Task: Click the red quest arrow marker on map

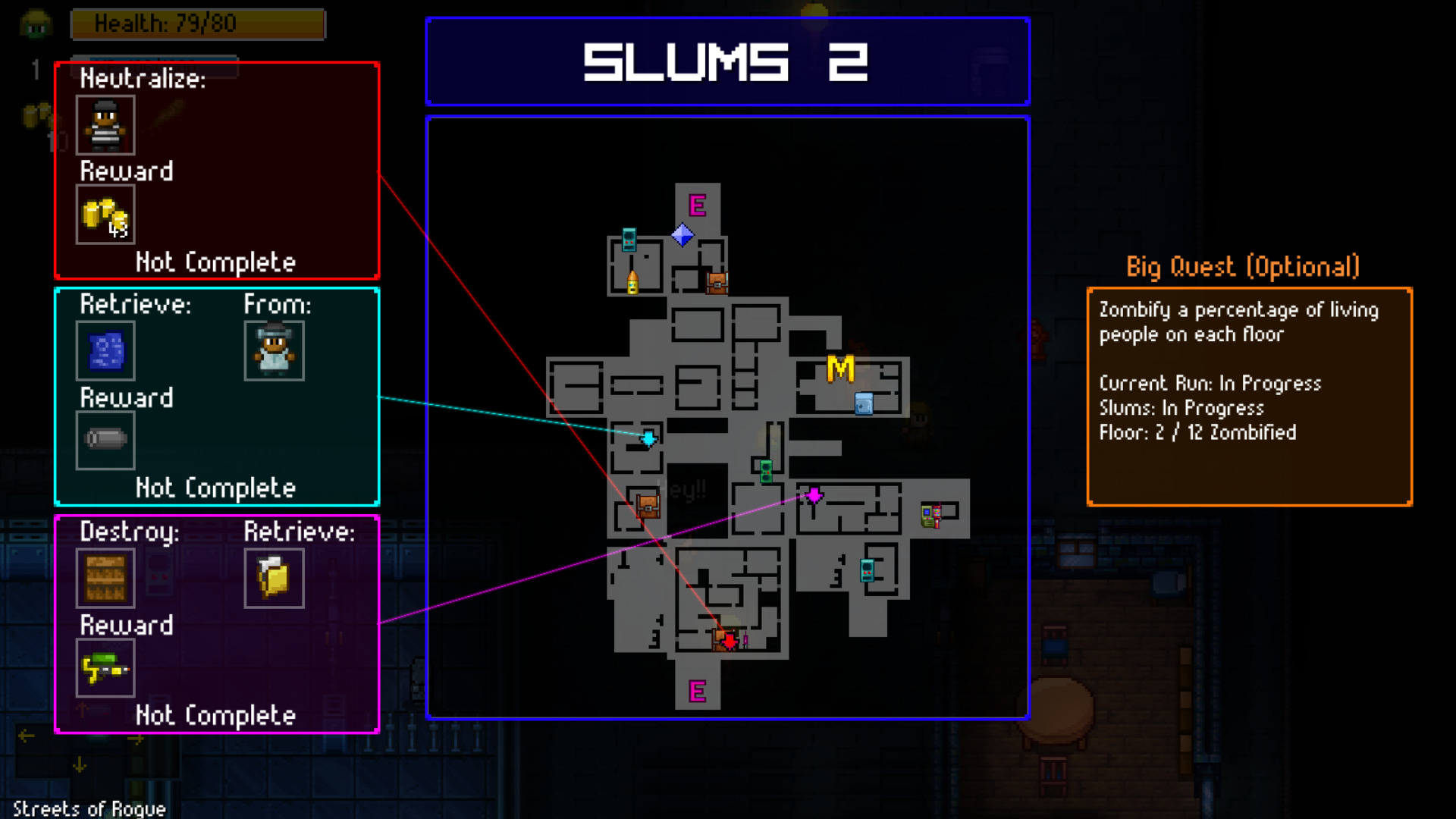Action: (728, 643)
